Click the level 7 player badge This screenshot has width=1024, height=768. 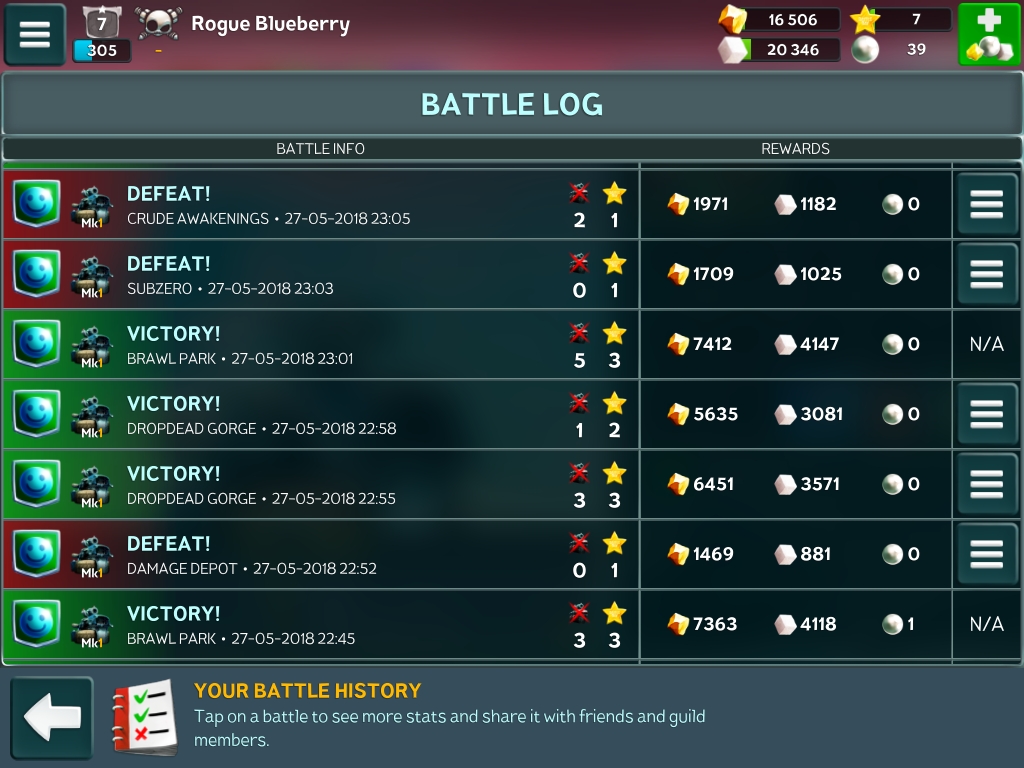pos(101,22)
